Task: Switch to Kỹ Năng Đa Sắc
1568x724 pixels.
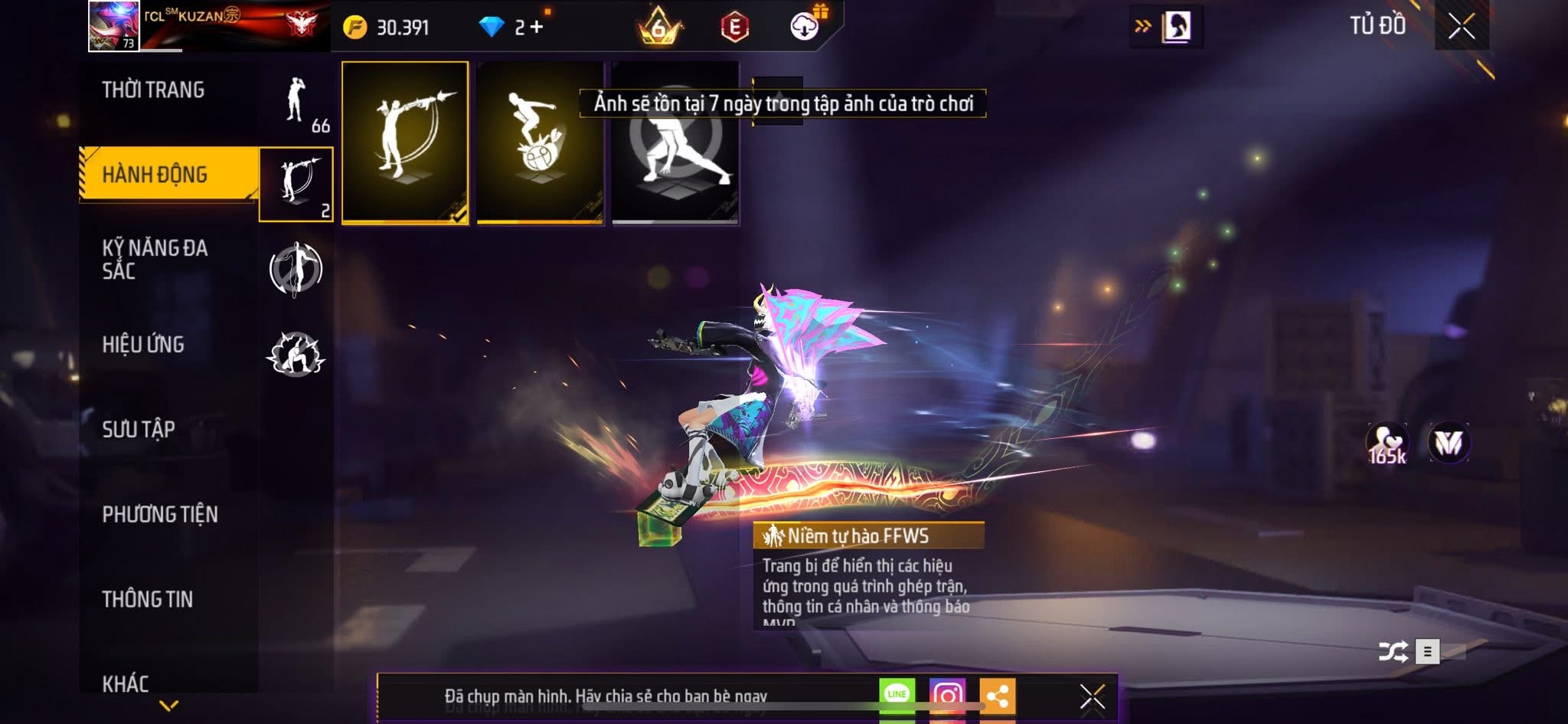Action: click(155, 259)
